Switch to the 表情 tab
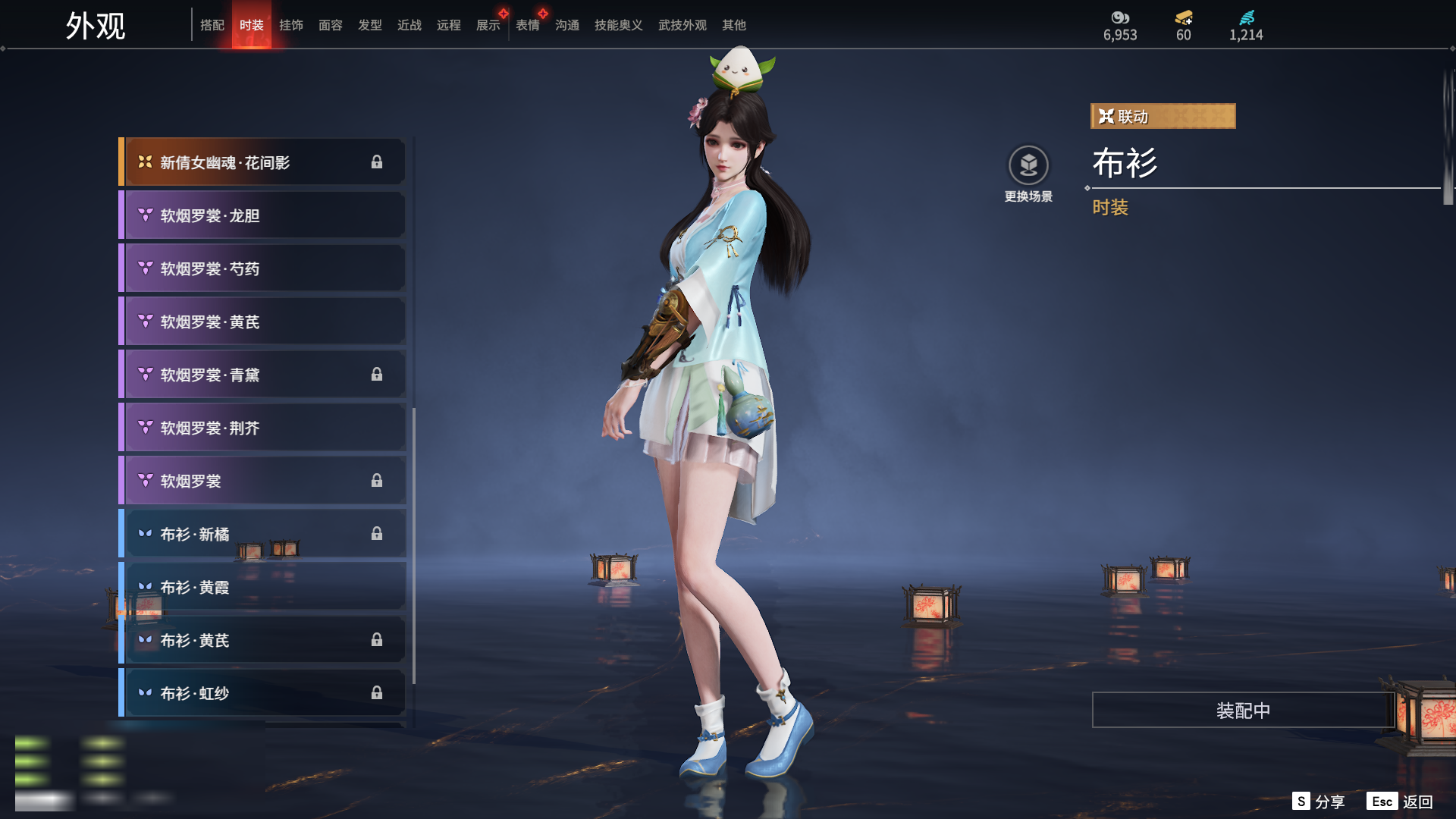The image size is (1456, 819). coord(528,25)
